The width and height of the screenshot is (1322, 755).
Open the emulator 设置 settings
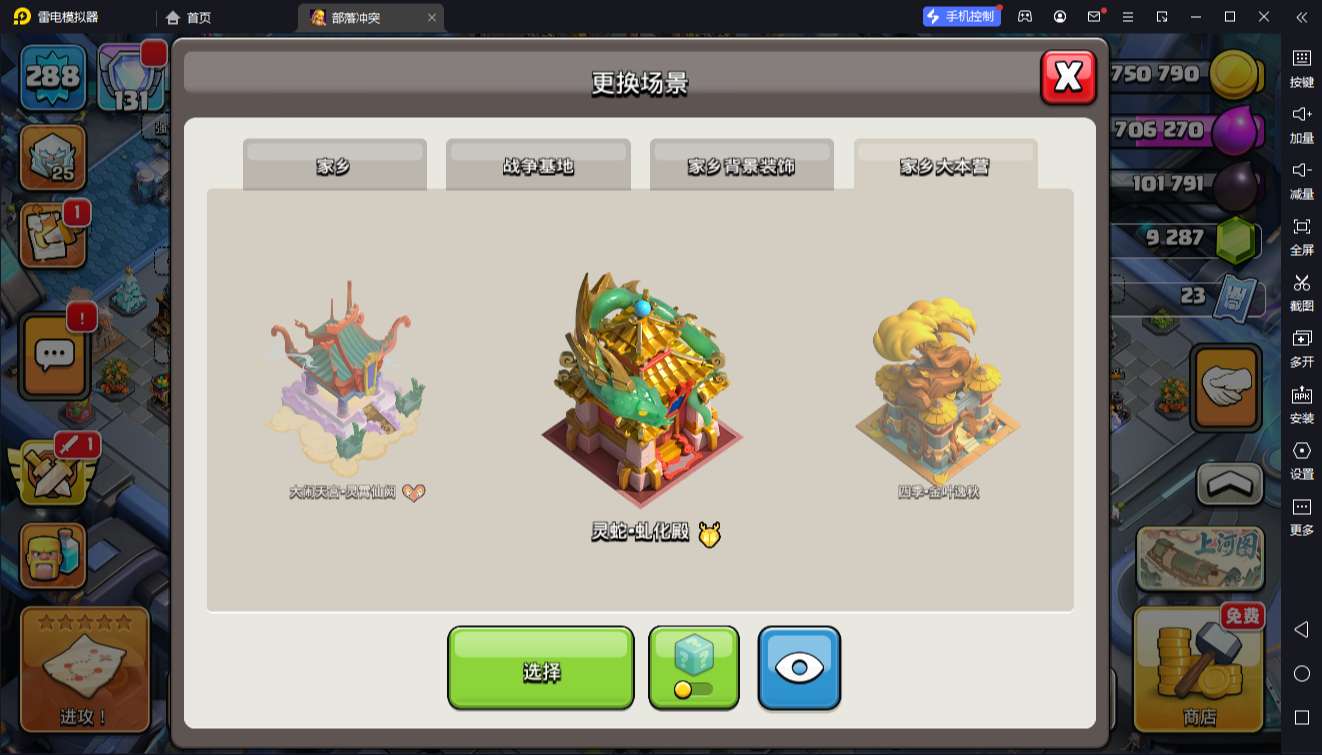(x=1301, y=459)
